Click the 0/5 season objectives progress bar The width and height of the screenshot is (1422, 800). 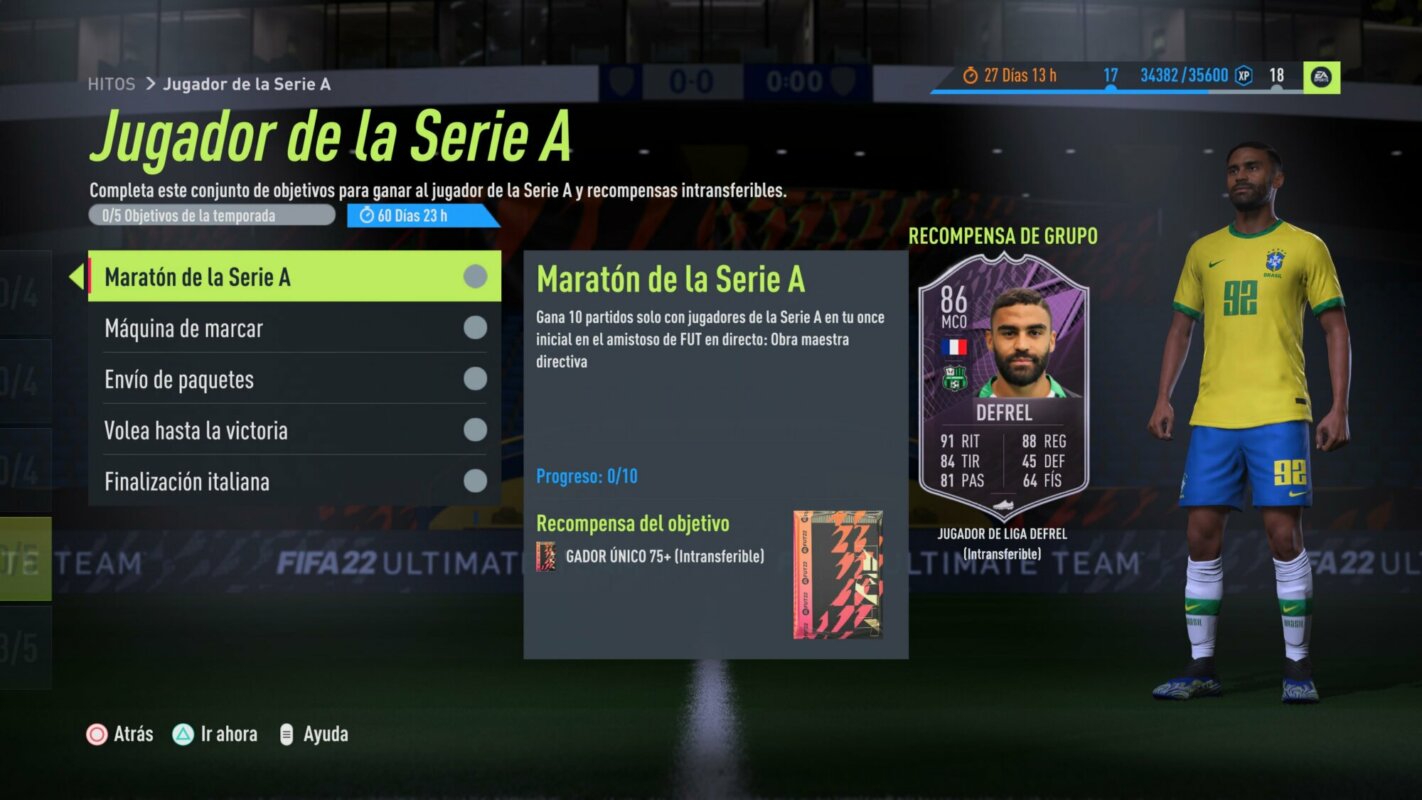[210, 214]
